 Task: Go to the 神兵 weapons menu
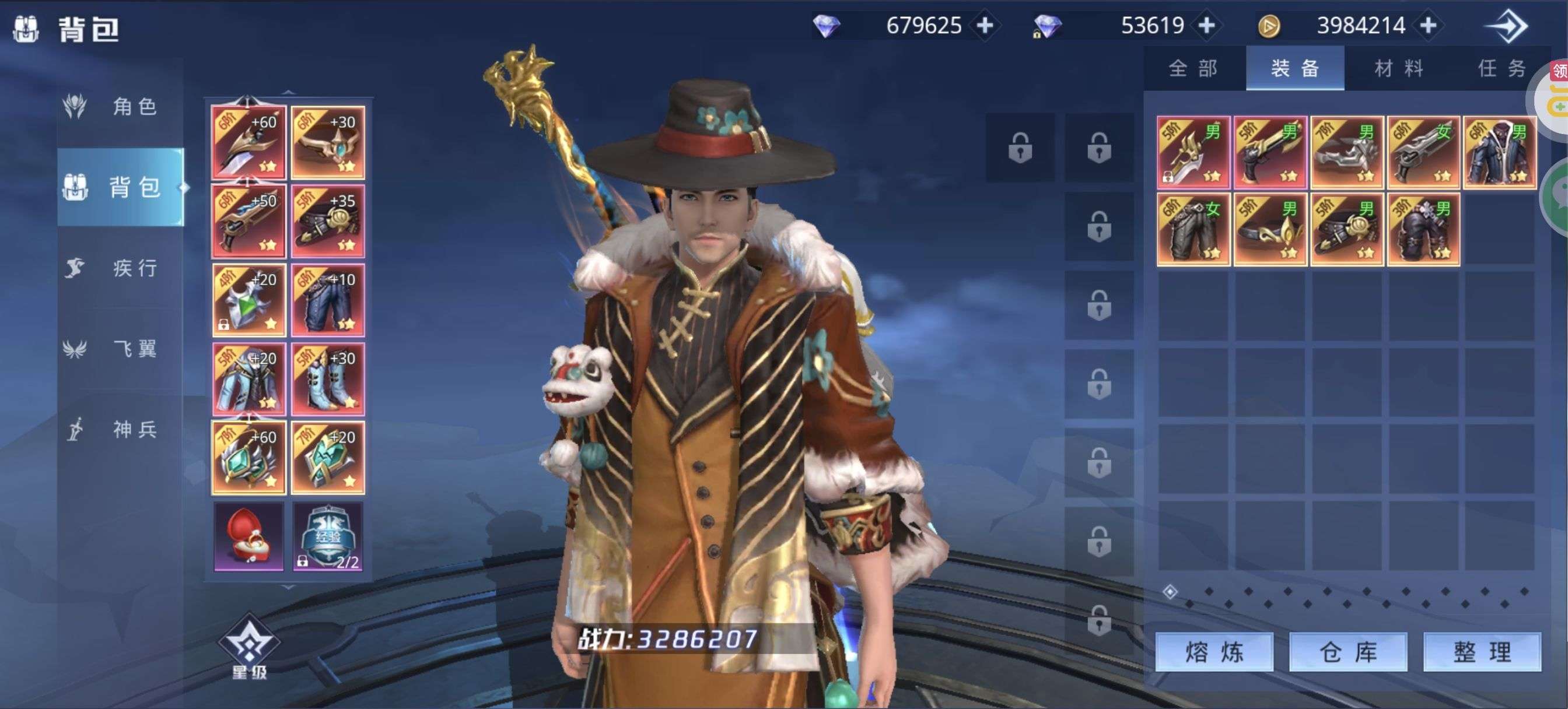121,430
